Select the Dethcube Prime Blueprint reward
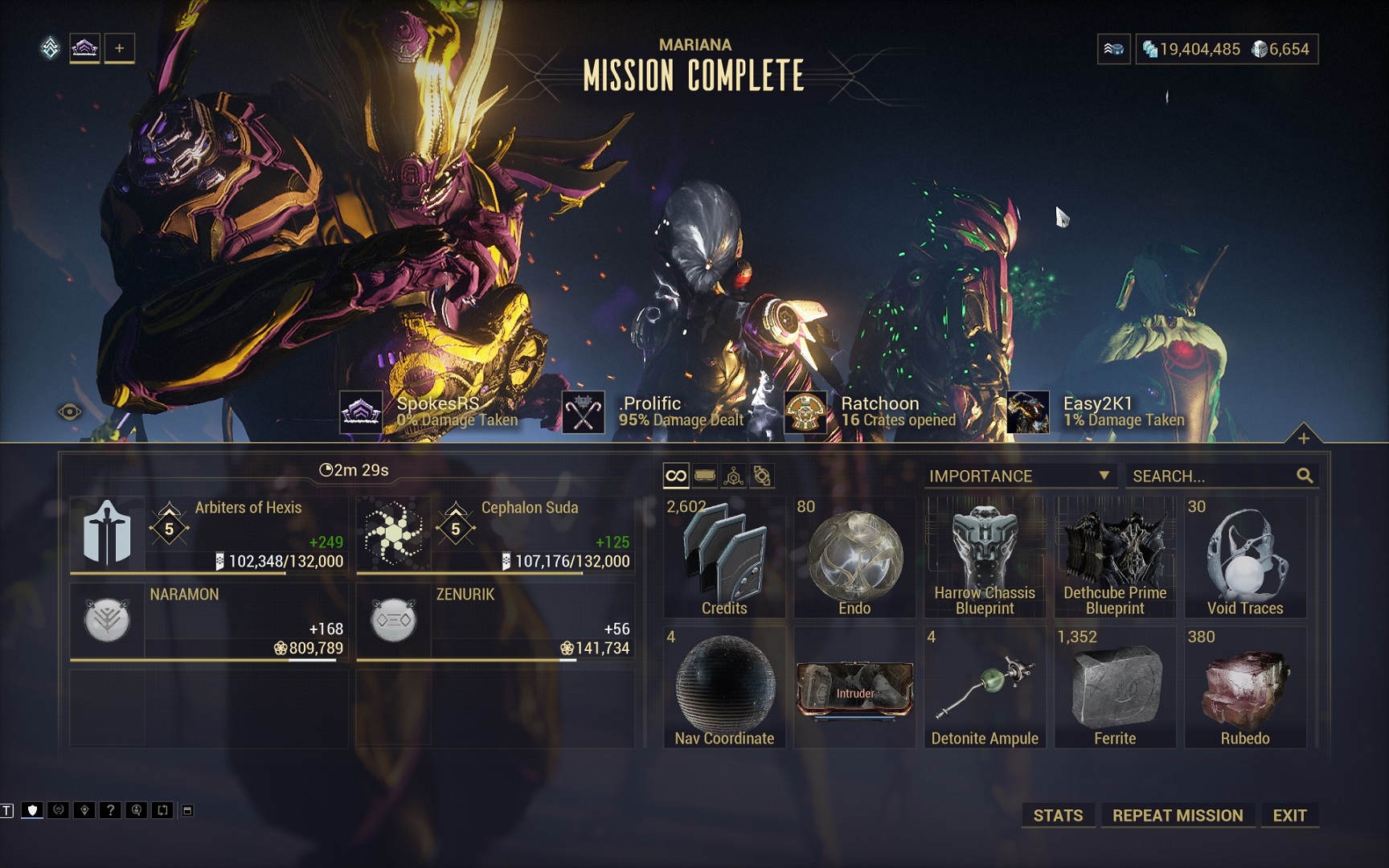The height and width of the screenshot is (868, 1389). (x=1115, y=558)
